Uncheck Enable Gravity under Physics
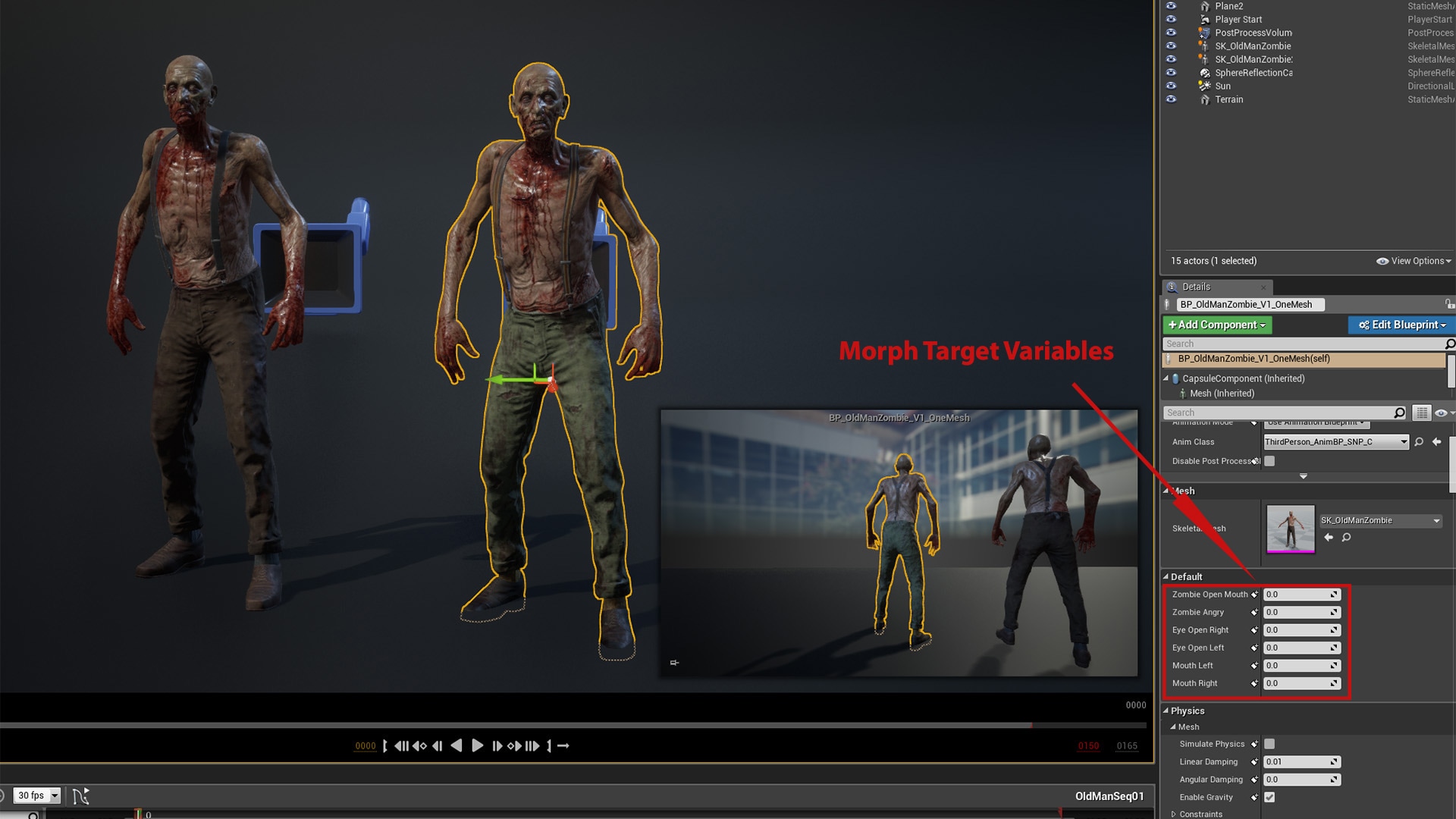 click(x=1270, y=797)
